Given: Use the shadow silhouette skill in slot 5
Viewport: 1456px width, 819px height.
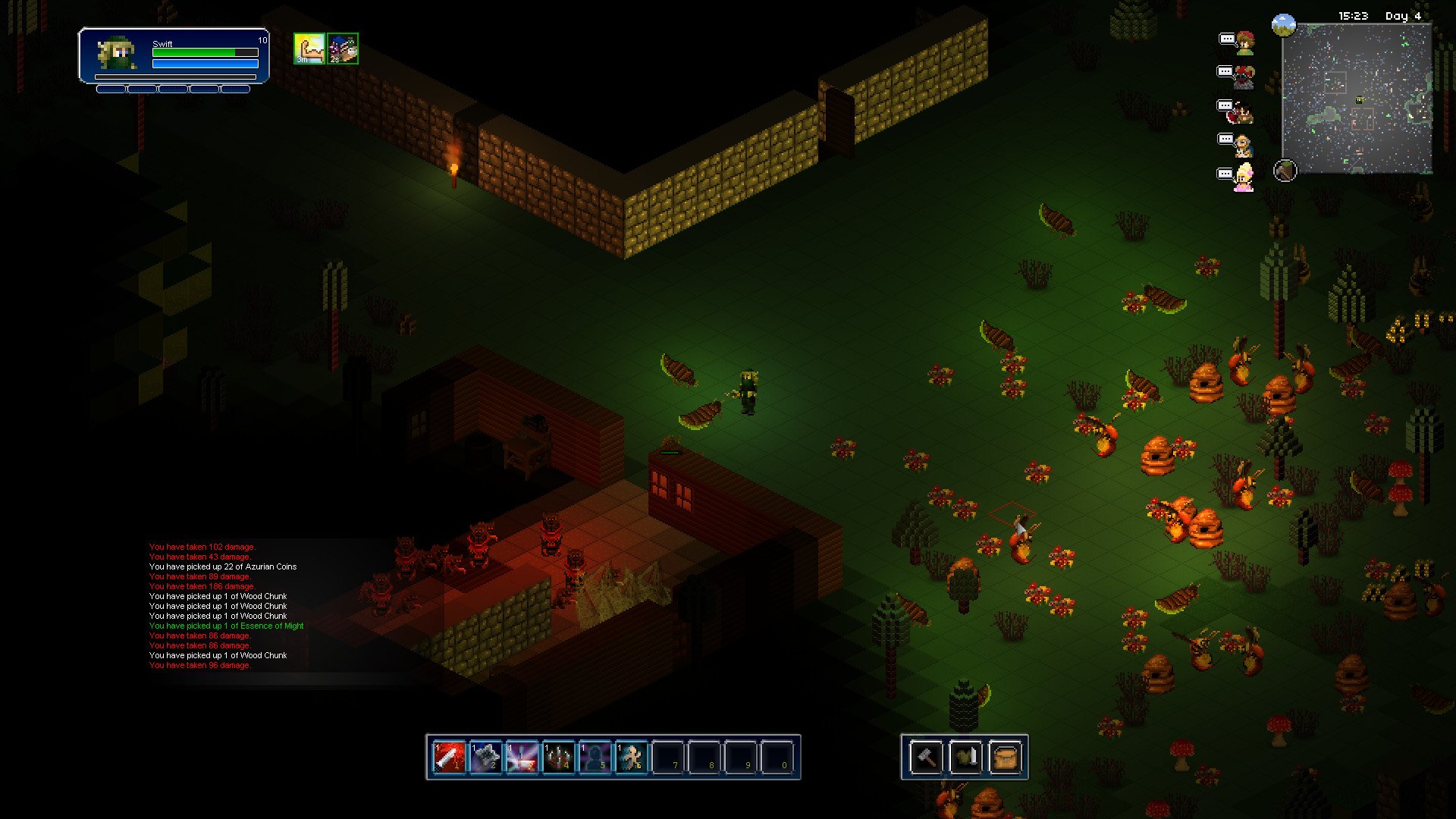Looking at the screenshot, I should pyautogui.click(x=595, y=757).
